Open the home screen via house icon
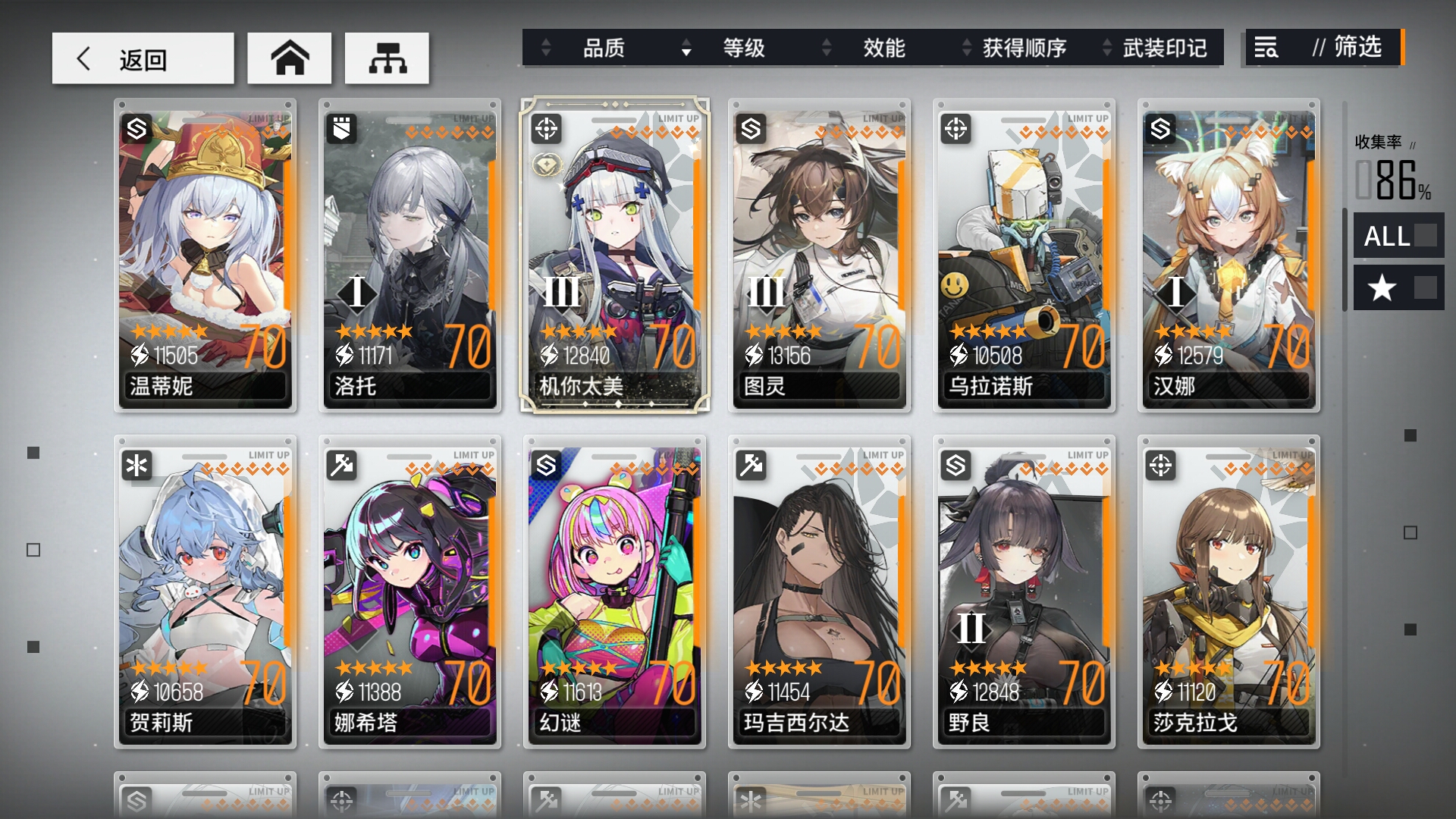Viewport: 1456px width, 819px height. click(290, 58)
